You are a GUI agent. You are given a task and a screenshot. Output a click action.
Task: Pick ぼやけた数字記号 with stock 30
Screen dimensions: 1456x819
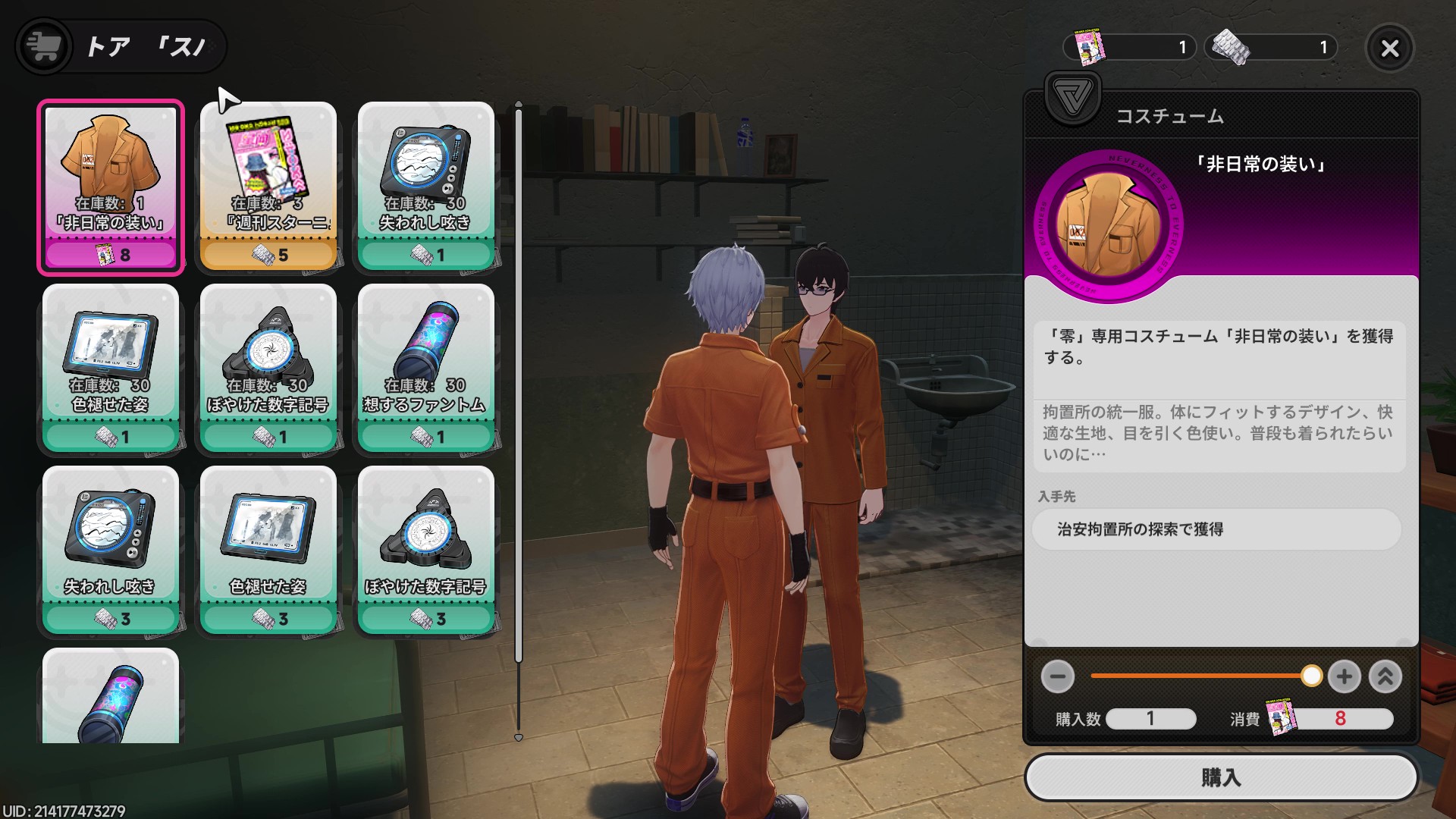click(268, 368)
